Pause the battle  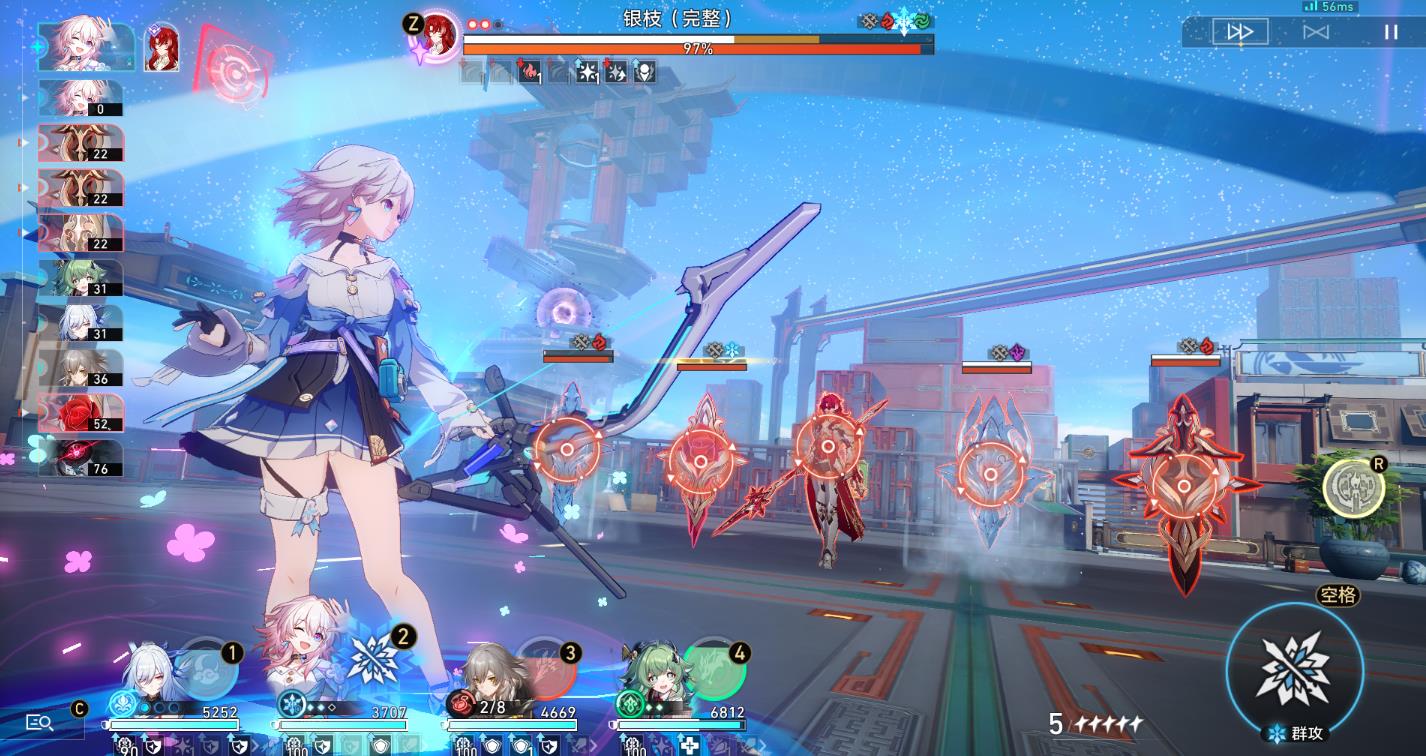pos(1390,32)
